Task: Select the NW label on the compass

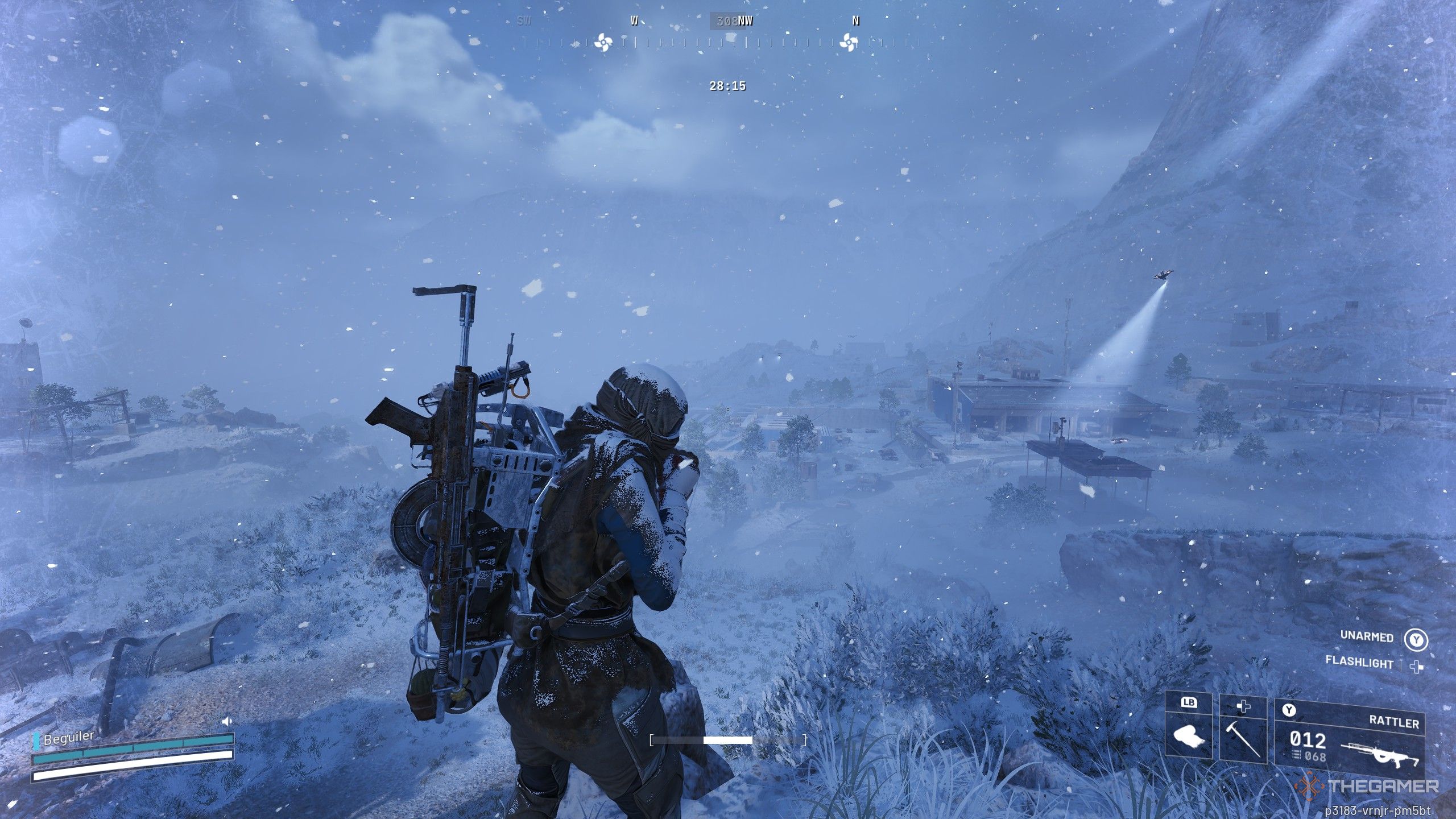Action: coord(747,21)
